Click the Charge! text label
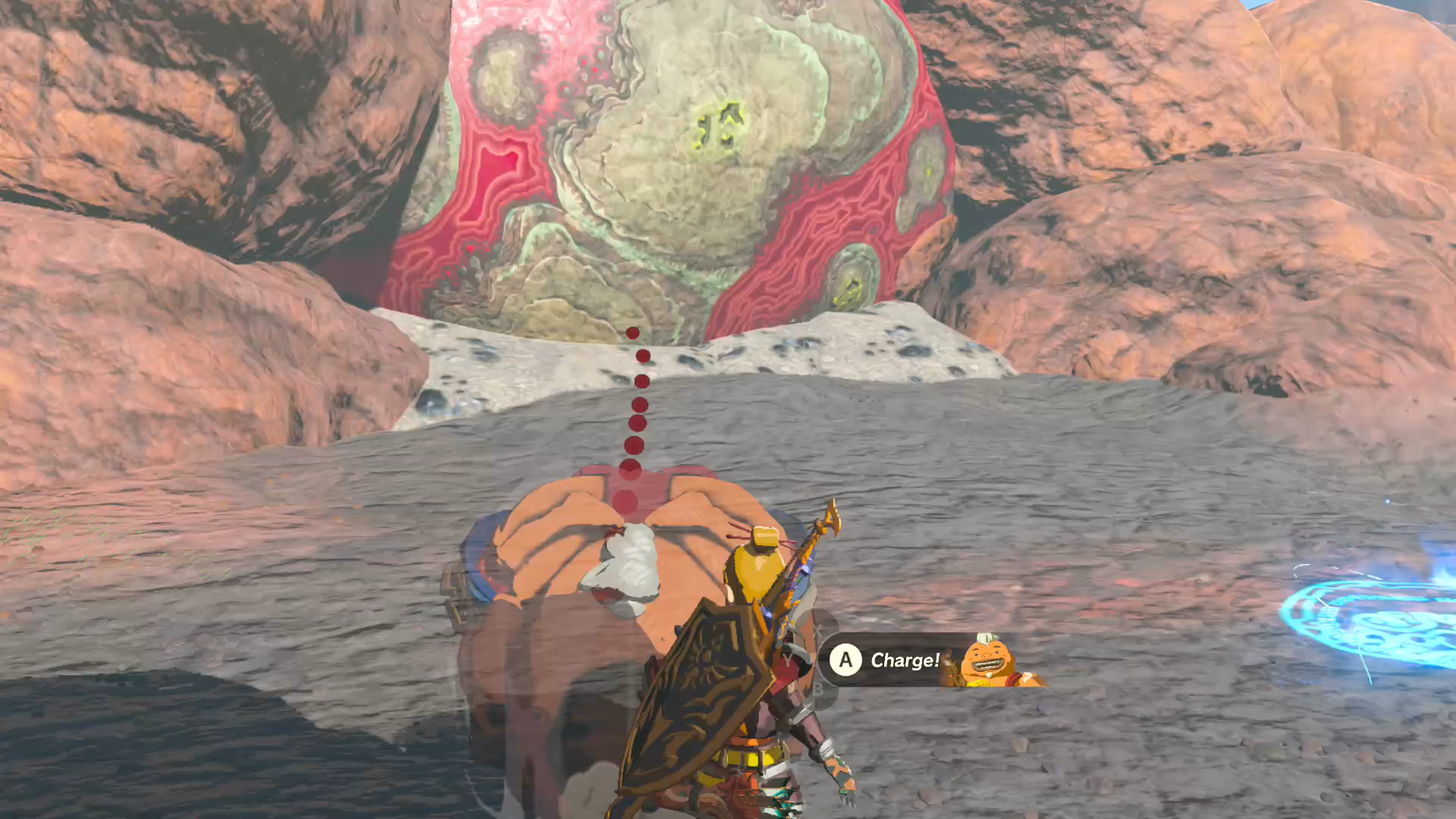Viewport: 1456px width, 819px height. 904,659
